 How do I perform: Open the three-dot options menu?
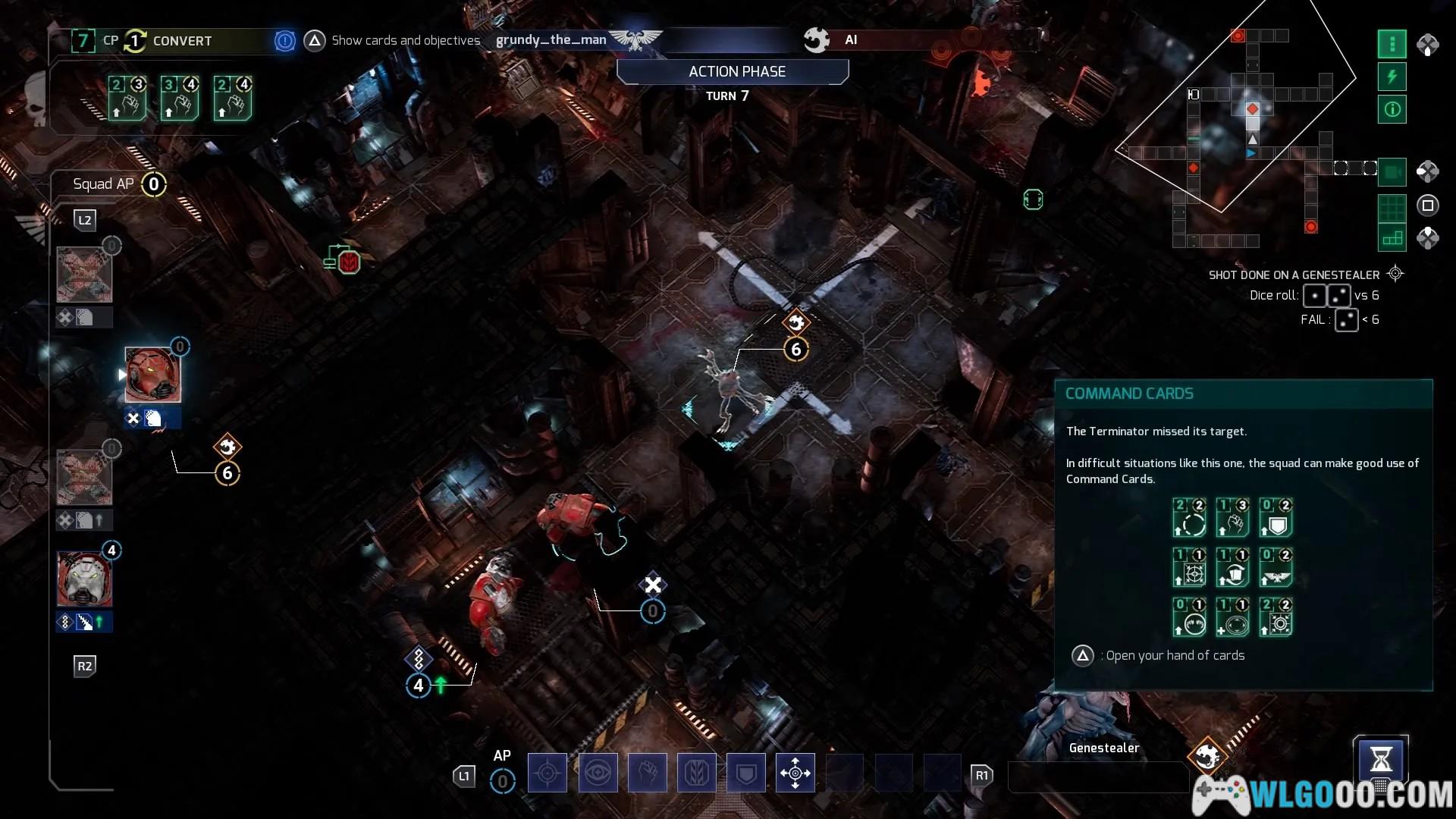(1392, 44)
